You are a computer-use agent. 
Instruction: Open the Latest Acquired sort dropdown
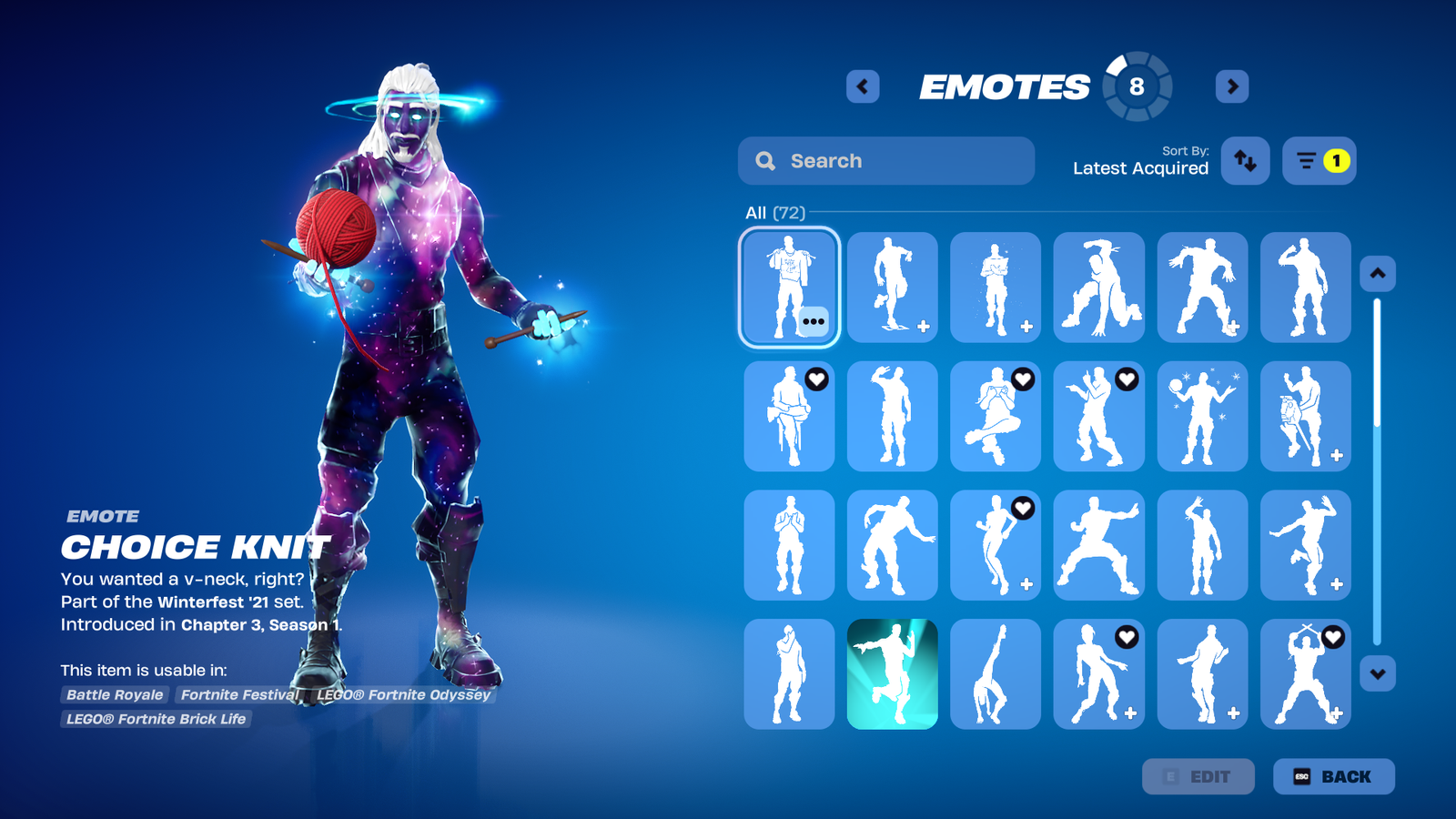[x=1140, y=168]
